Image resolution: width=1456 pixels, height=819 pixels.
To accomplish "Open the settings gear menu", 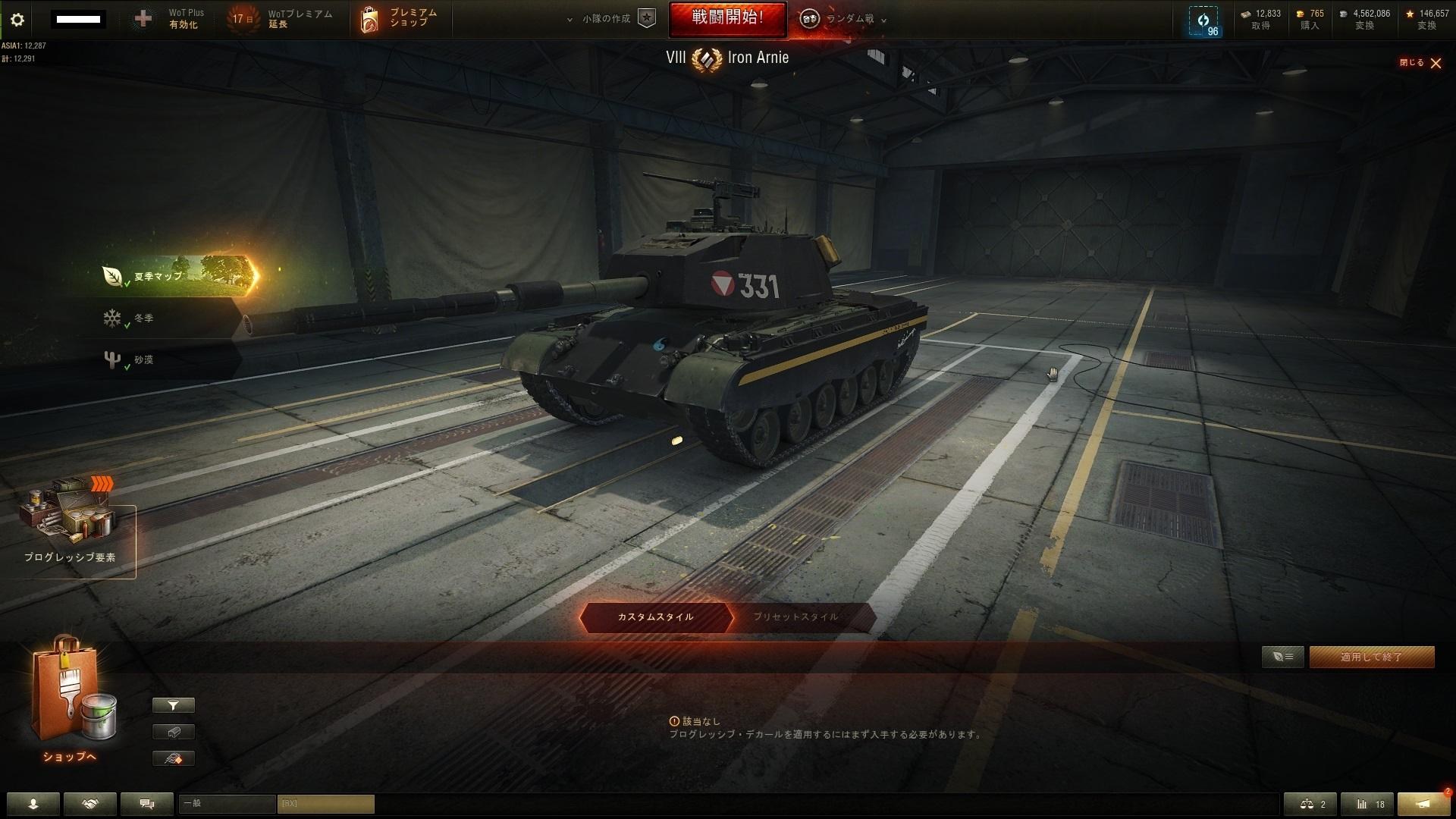I will (17, 19).
